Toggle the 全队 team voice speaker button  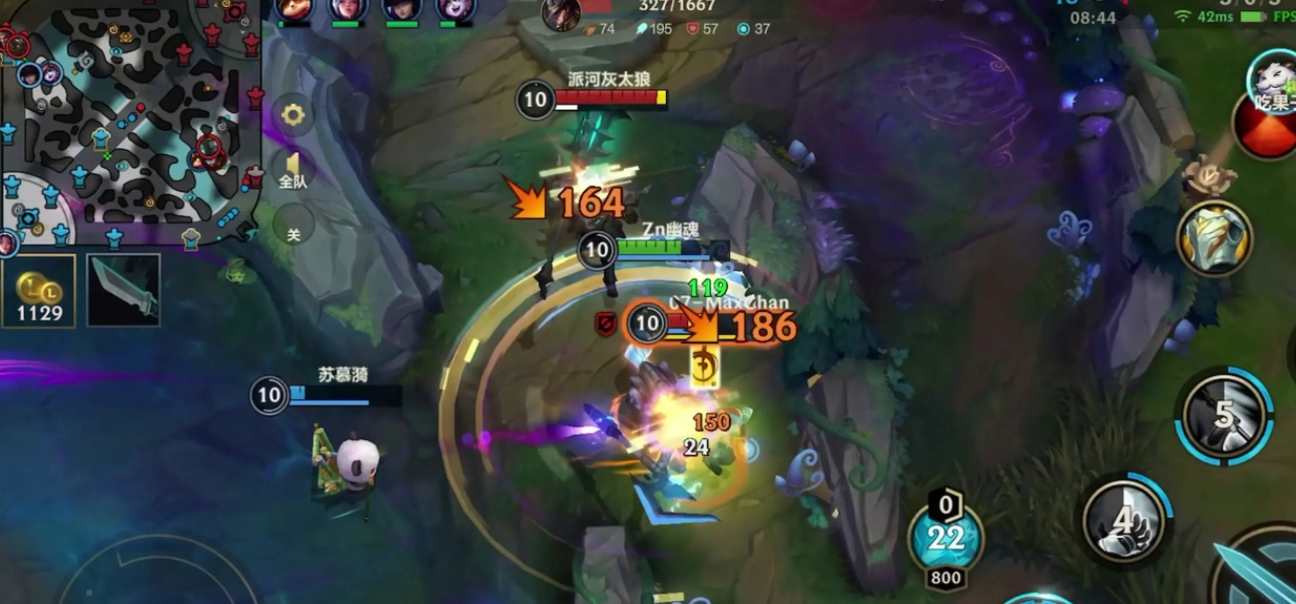[293, 170]
